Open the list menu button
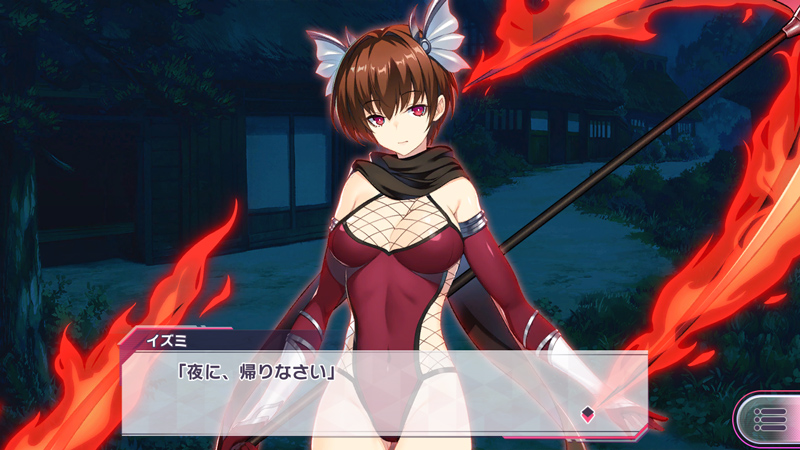 769,418
